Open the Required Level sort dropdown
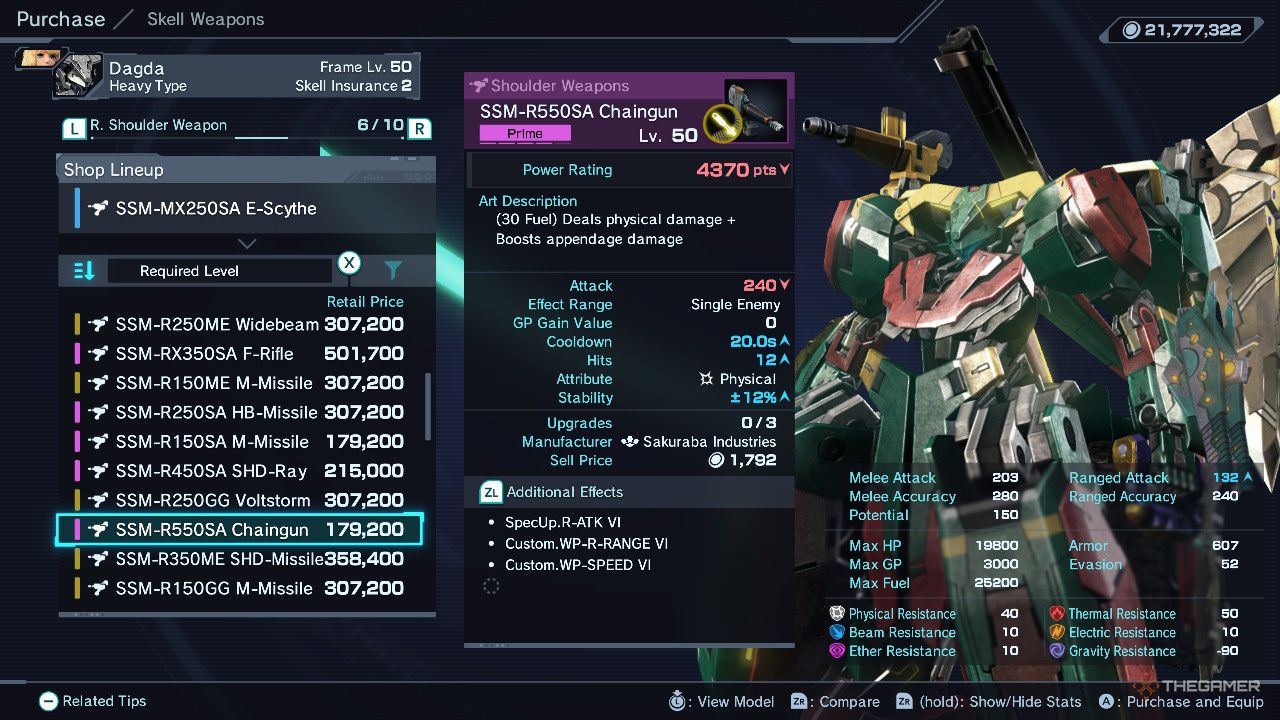This screenshot has width=1280, height=720. click(x=219, y=271)
